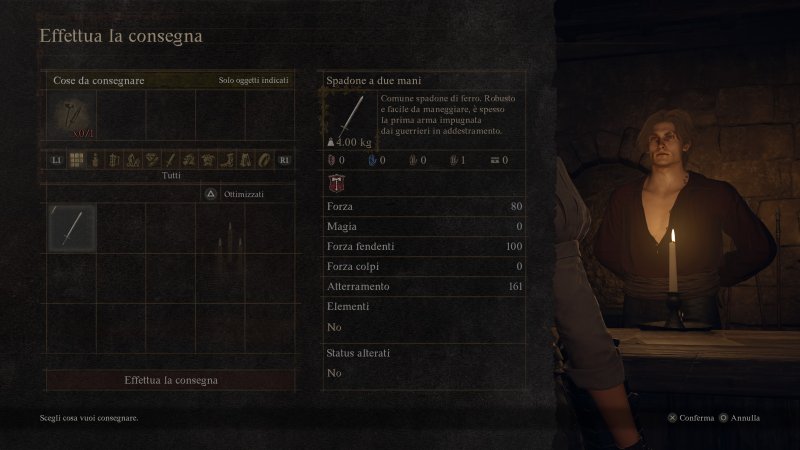Switch to the Tutti grid category tab
Image resolution: width=800 pixels, height=450 pixels.
(x=76, y=159)
